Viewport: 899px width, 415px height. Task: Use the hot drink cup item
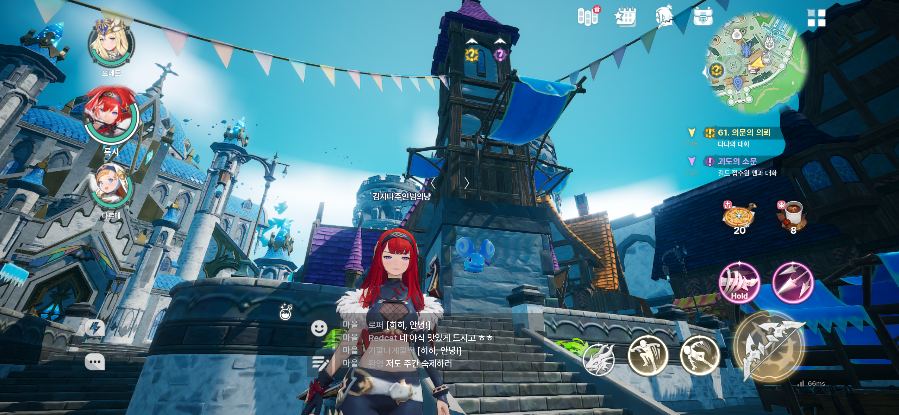tap(793, 212)
